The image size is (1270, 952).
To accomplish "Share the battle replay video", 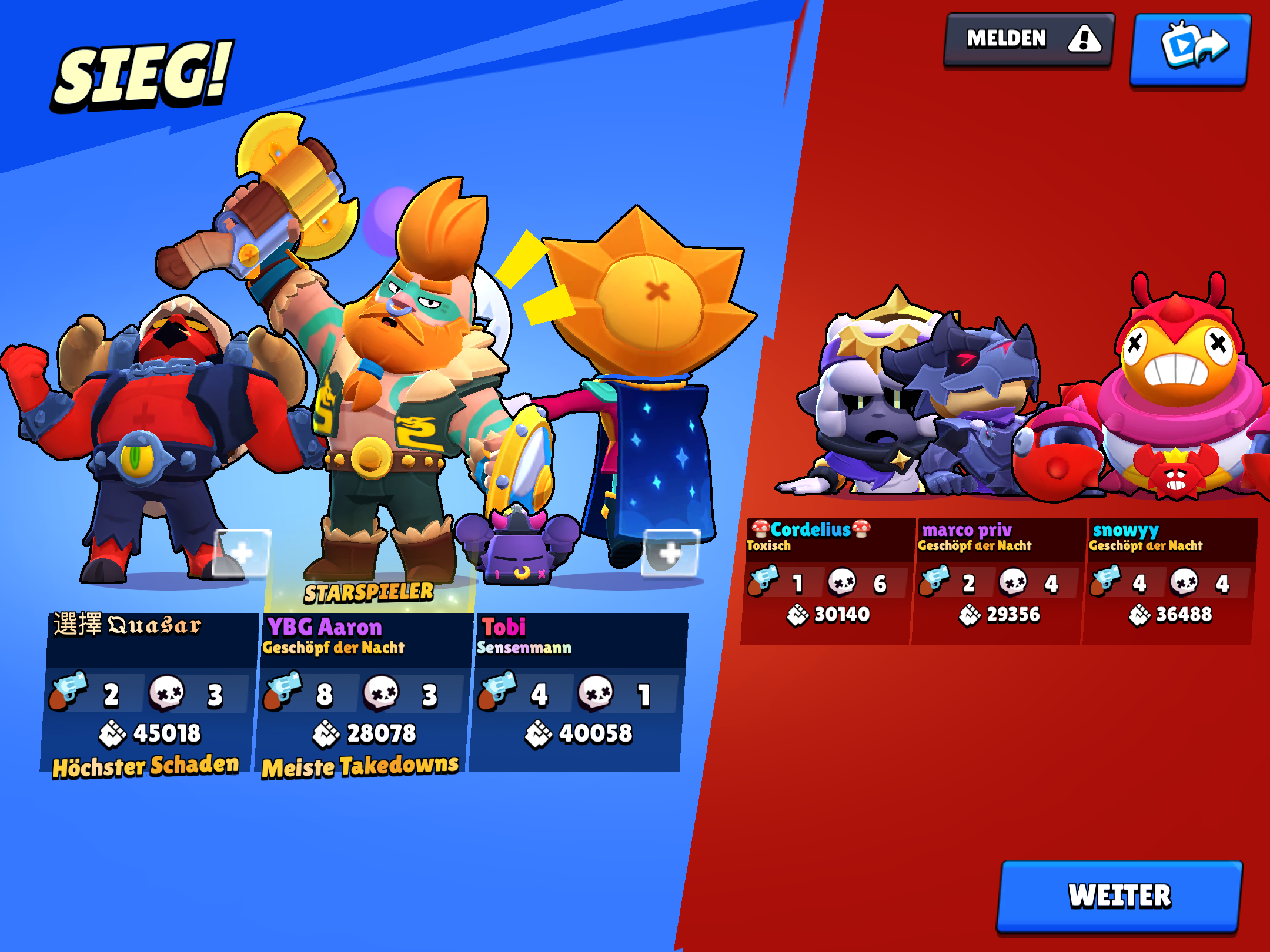I will (1191, 48).
